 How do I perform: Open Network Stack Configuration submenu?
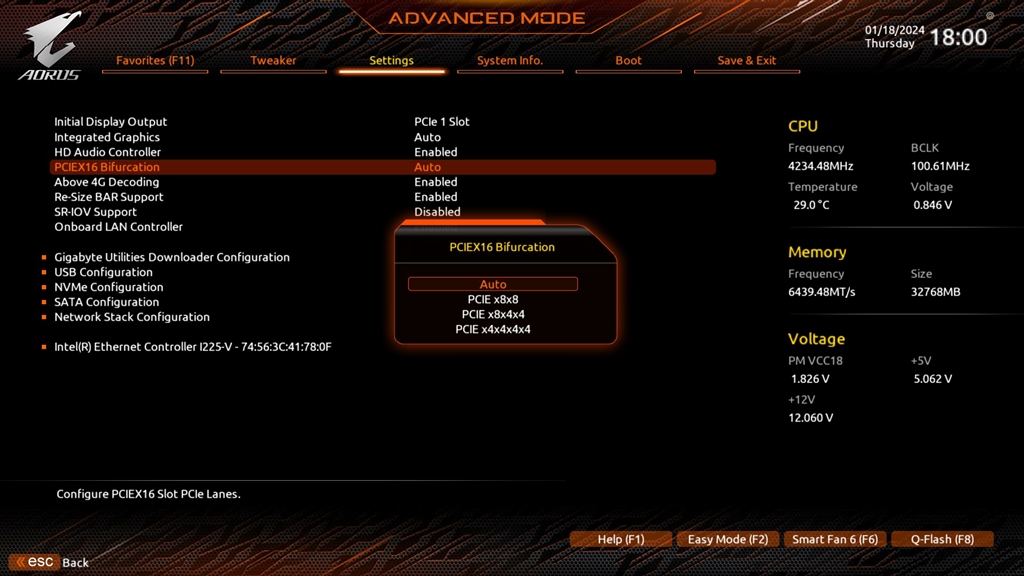pos(132,317)
